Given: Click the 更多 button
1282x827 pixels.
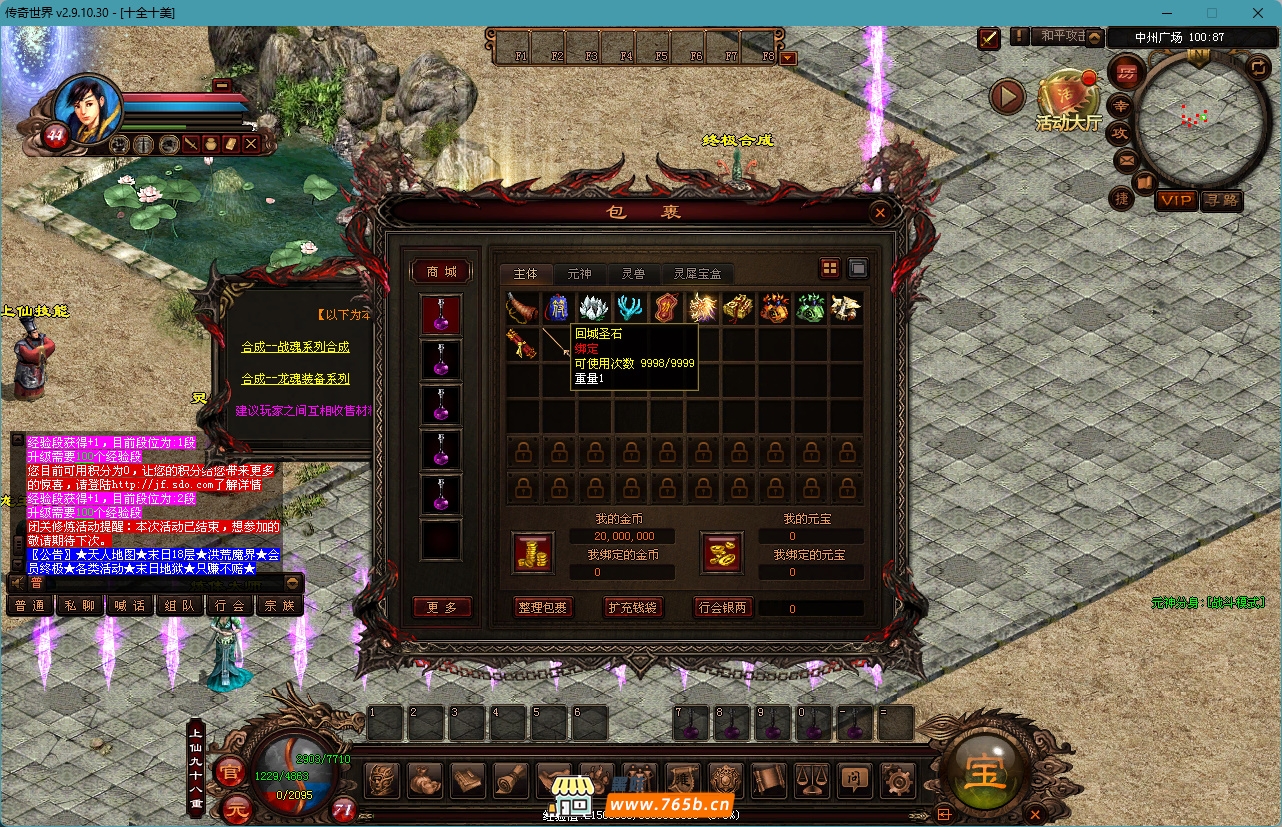Looking at the screenshot, I should (441, 607).
